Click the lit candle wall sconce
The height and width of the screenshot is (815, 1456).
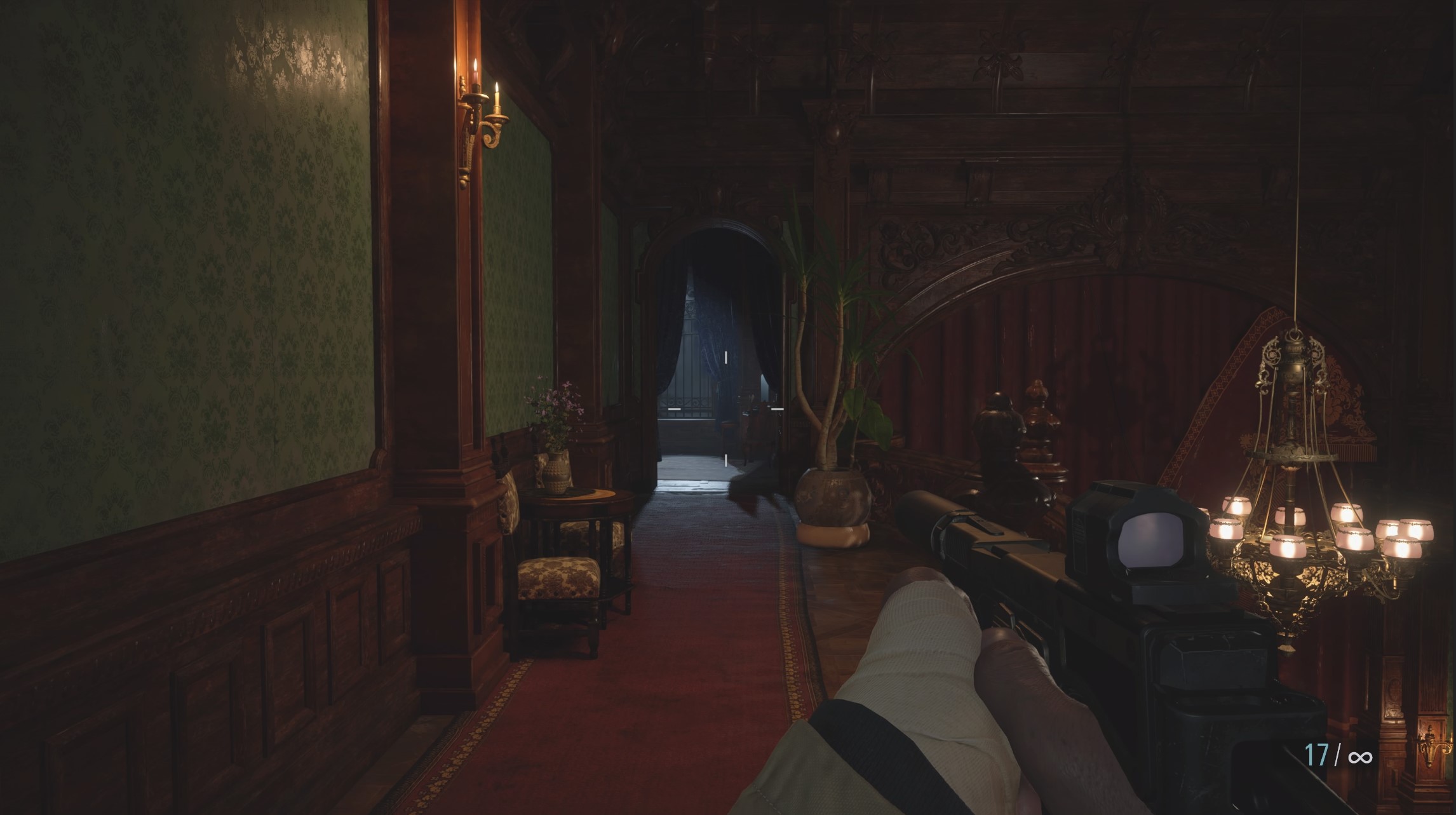[477, 111]
